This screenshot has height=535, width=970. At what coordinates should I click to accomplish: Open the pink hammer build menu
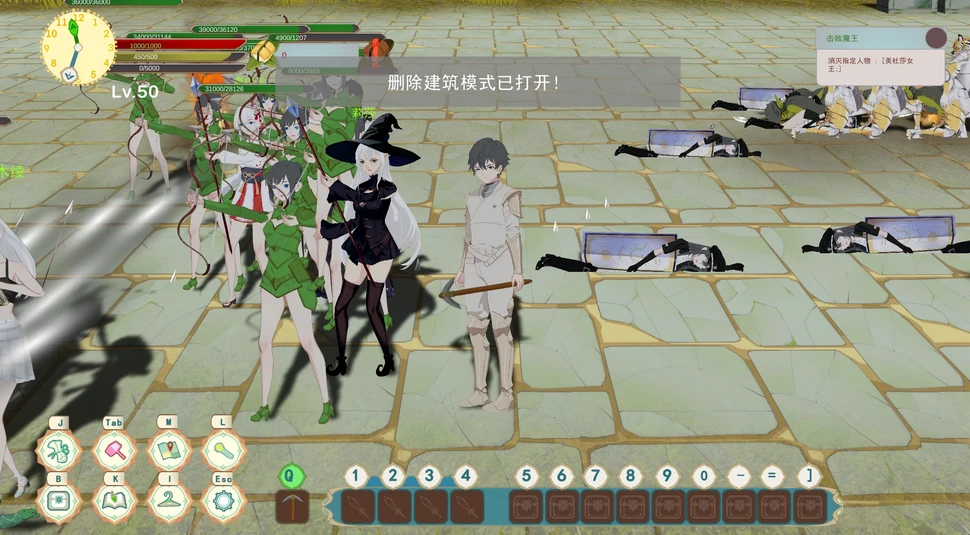(x=114, y=451)
